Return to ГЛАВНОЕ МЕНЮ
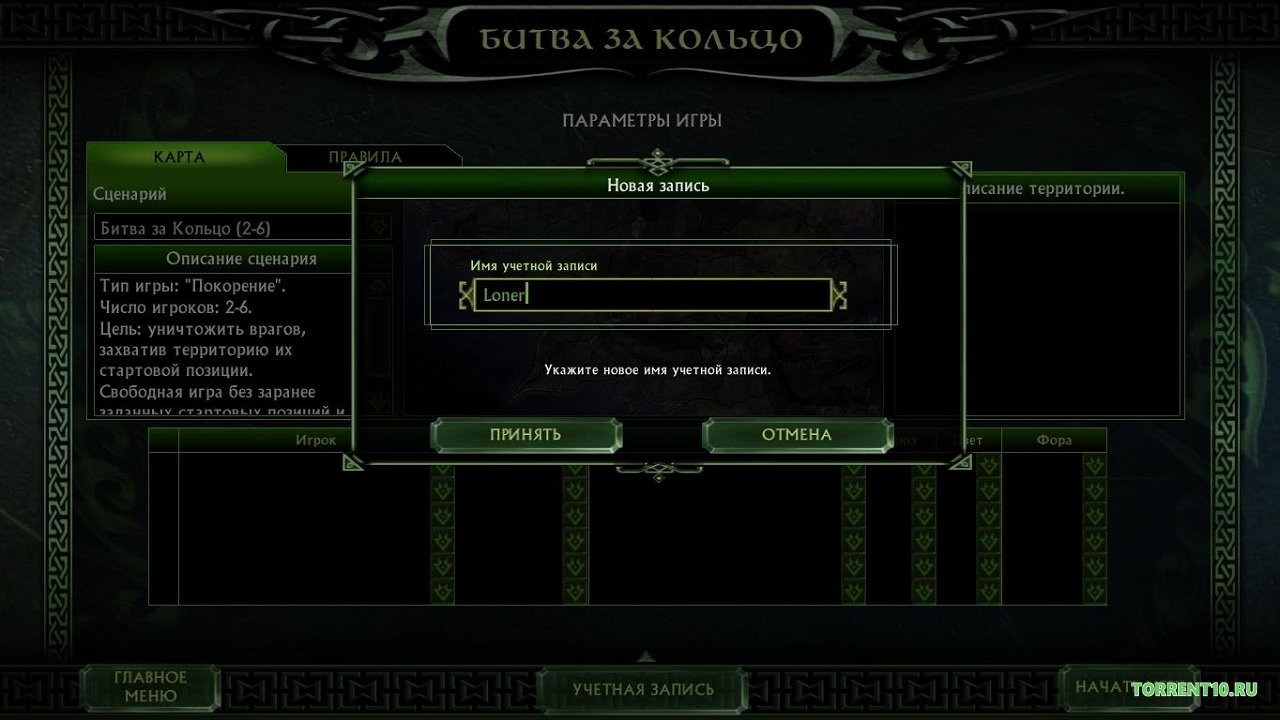1280x720 pixels. coord(150,686)
